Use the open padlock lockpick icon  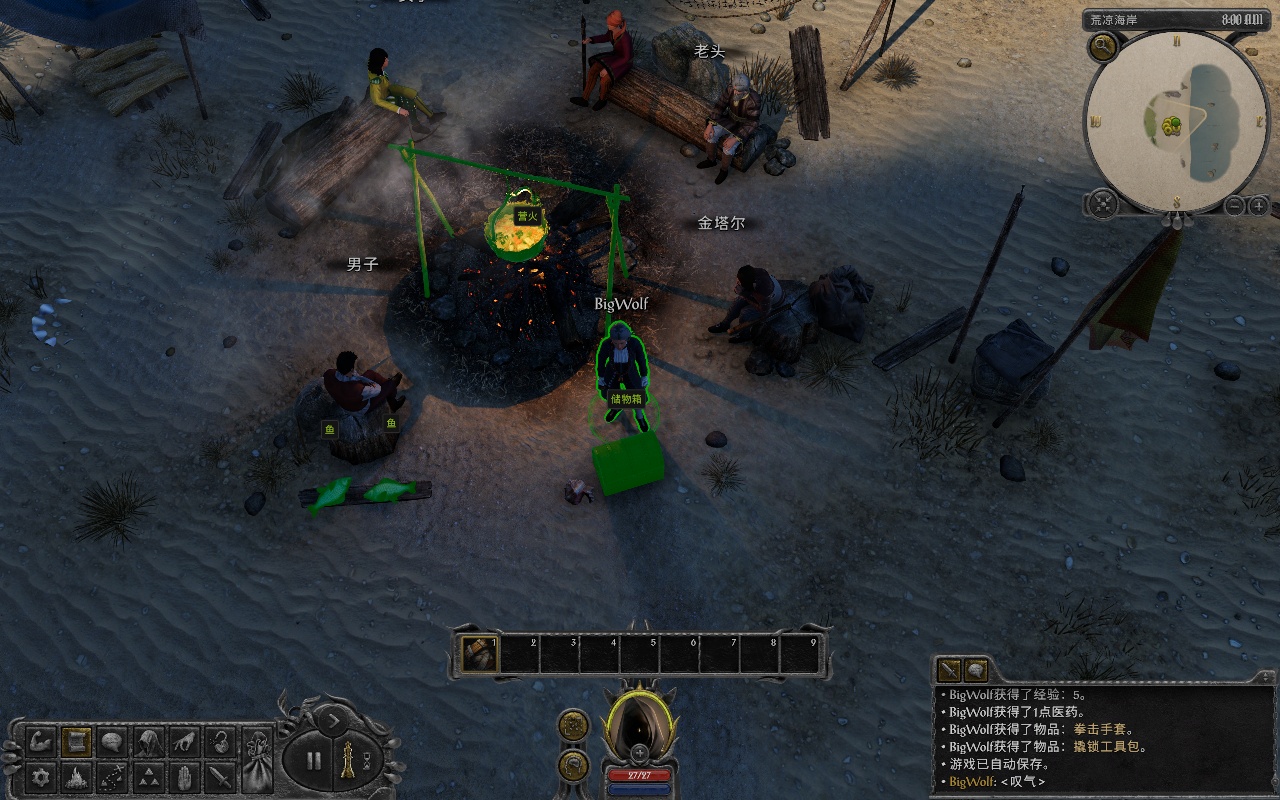pyautogui.click(x=221, y=742)
